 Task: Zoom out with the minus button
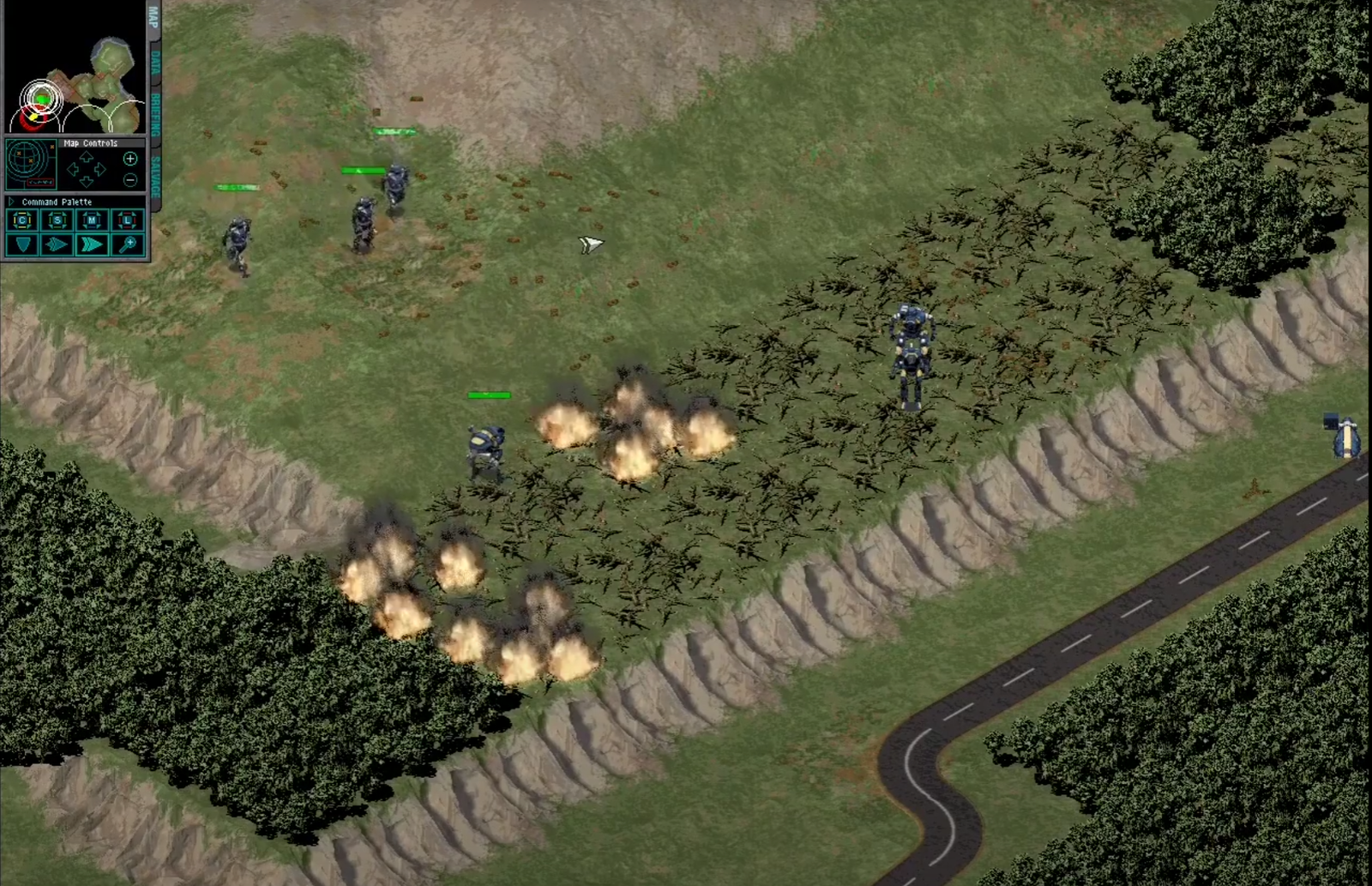130,180
